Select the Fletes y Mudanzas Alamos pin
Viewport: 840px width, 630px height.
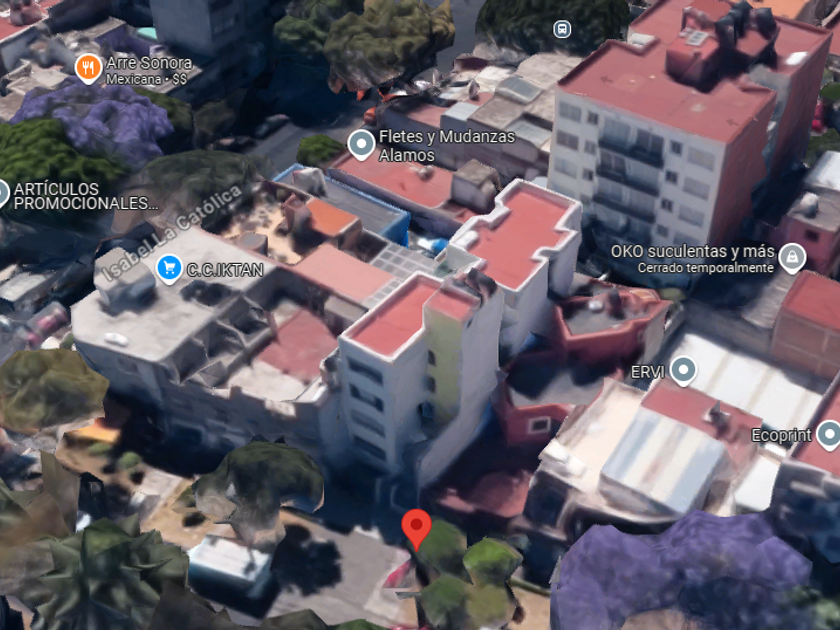[360, 145]
